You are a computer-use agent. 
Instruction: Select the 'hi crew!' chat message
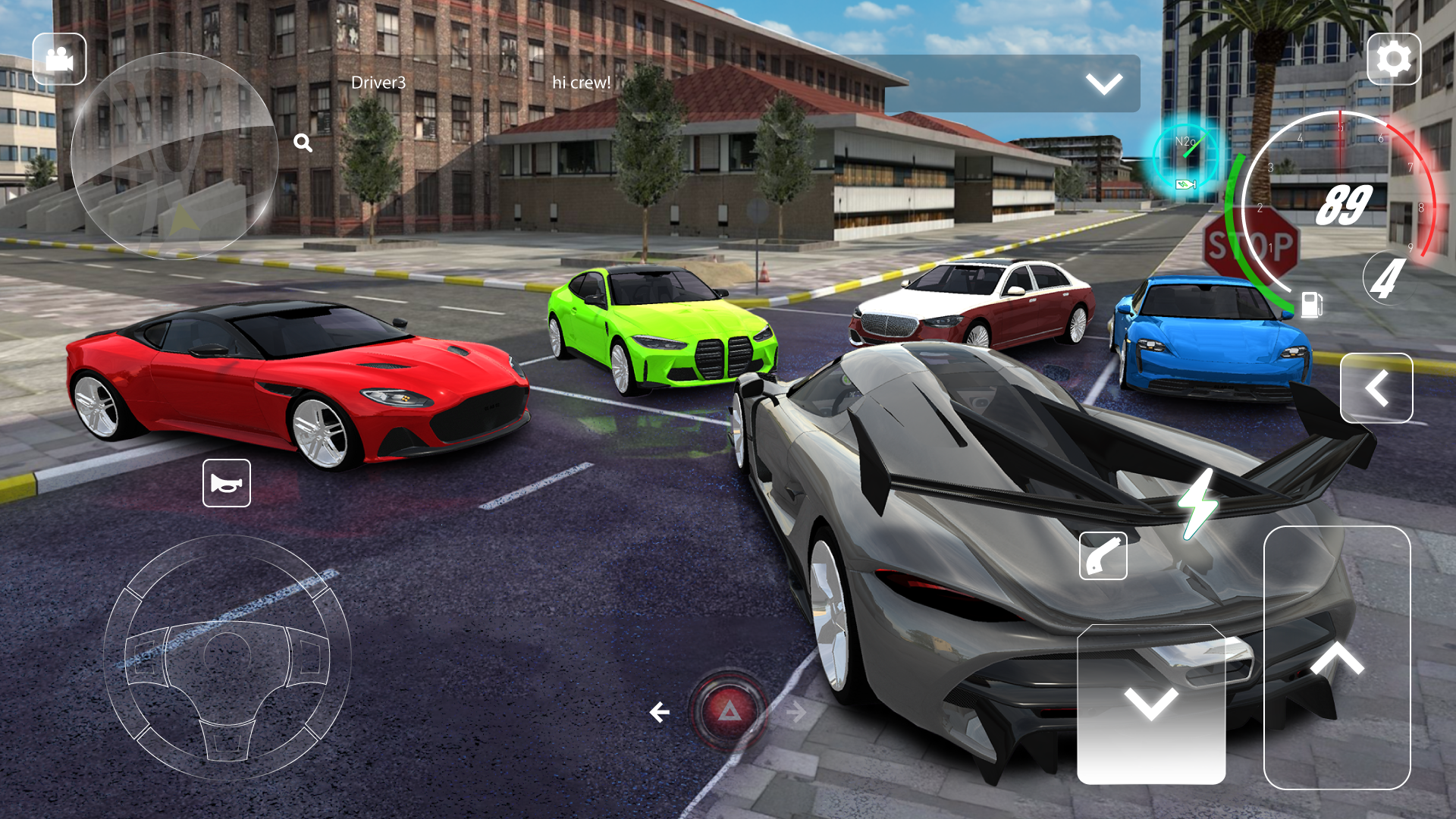click(582, 83)
